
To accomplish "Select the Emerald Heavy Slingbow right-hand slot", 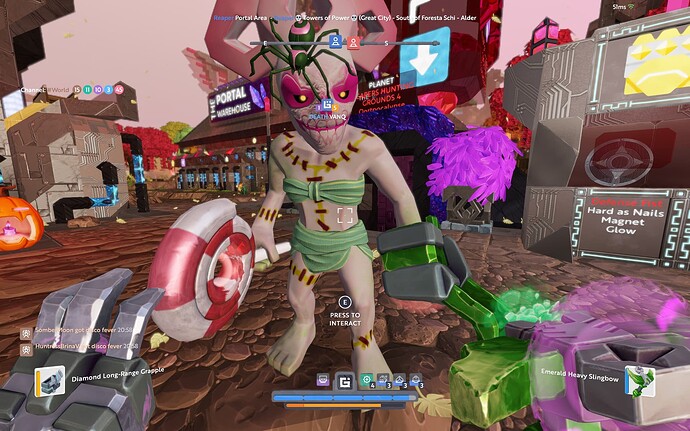I will tap(639, 381).
